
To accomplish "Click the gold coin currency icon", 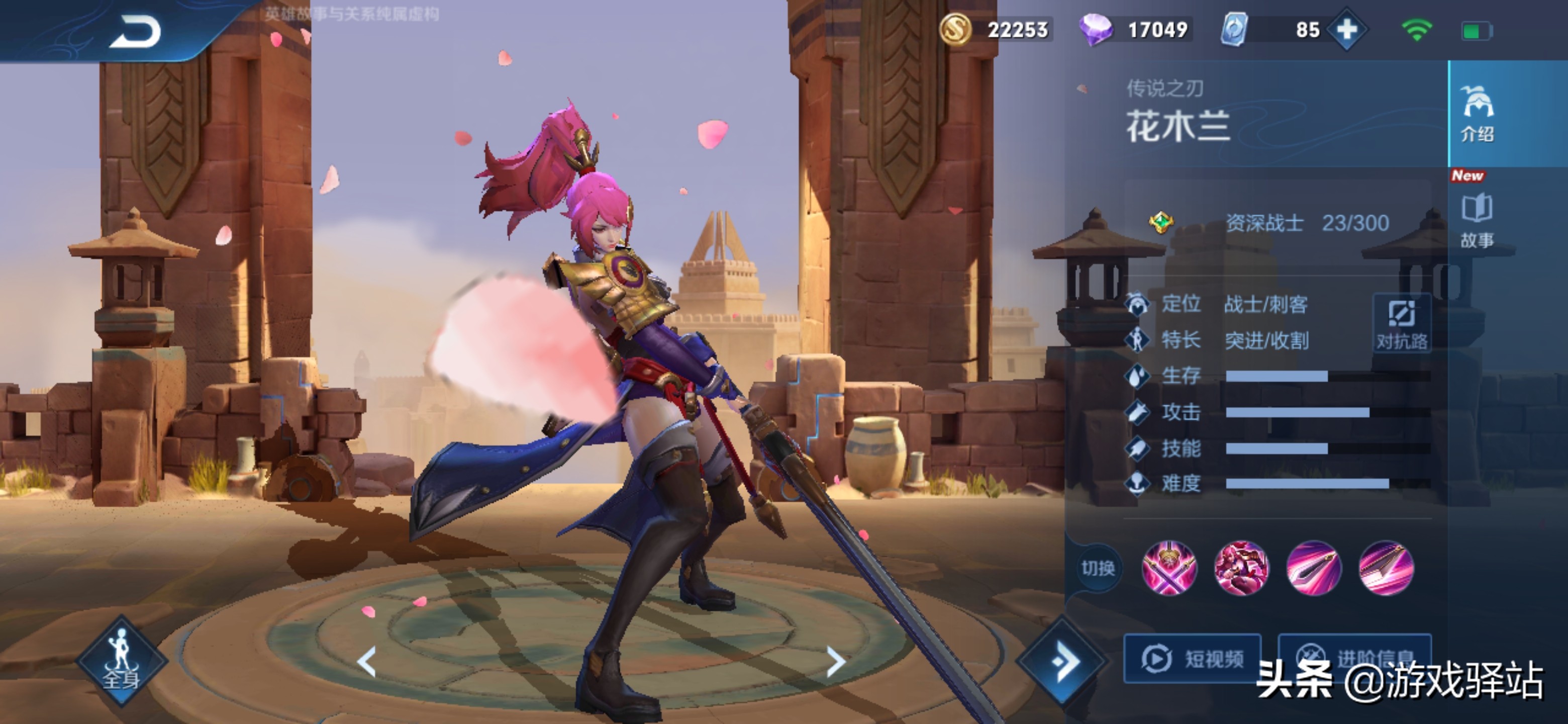I will [x=955, y=29].
